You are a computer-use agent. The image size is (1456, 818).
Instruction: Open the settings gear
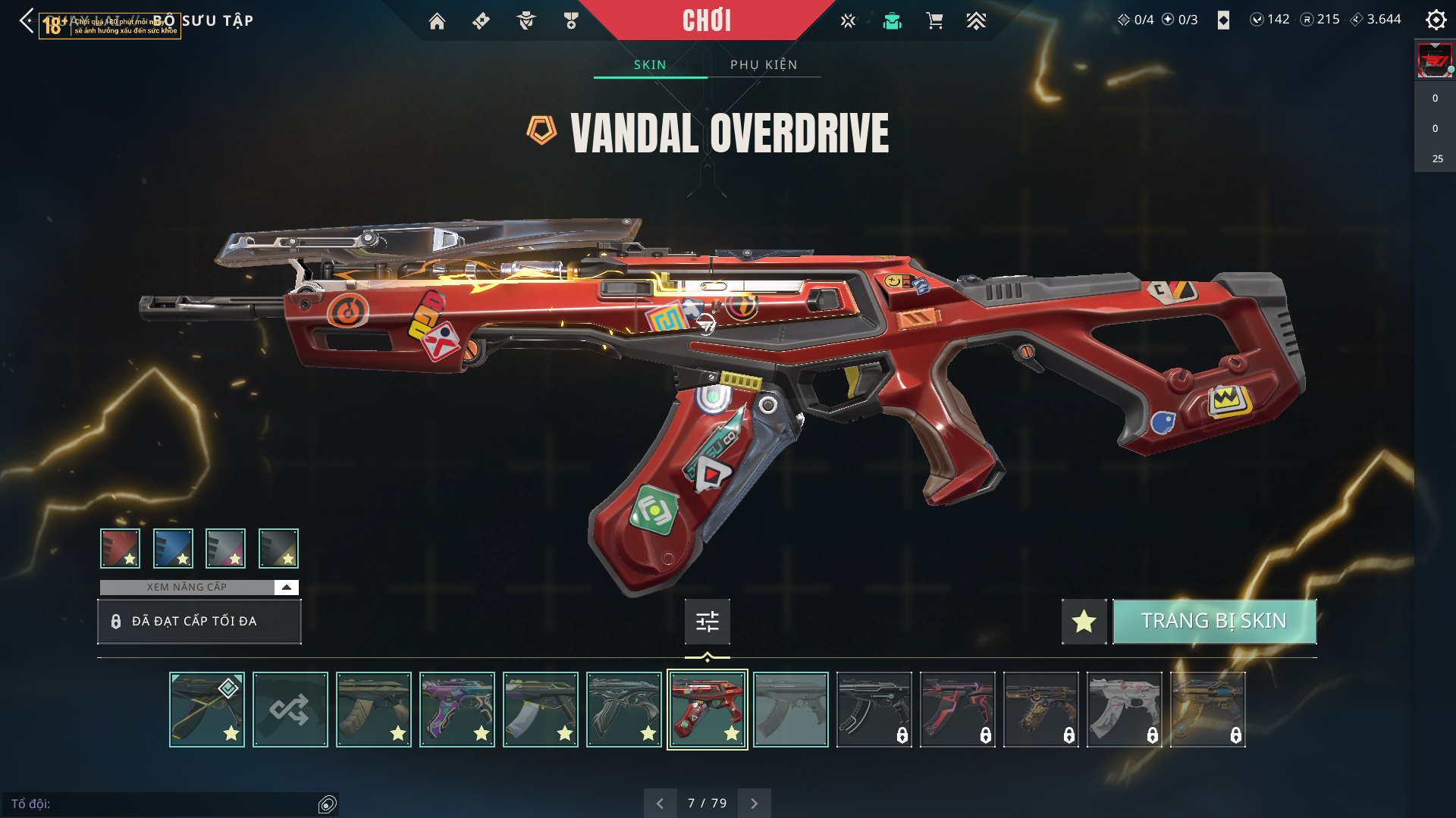[x=1436, y=20]
